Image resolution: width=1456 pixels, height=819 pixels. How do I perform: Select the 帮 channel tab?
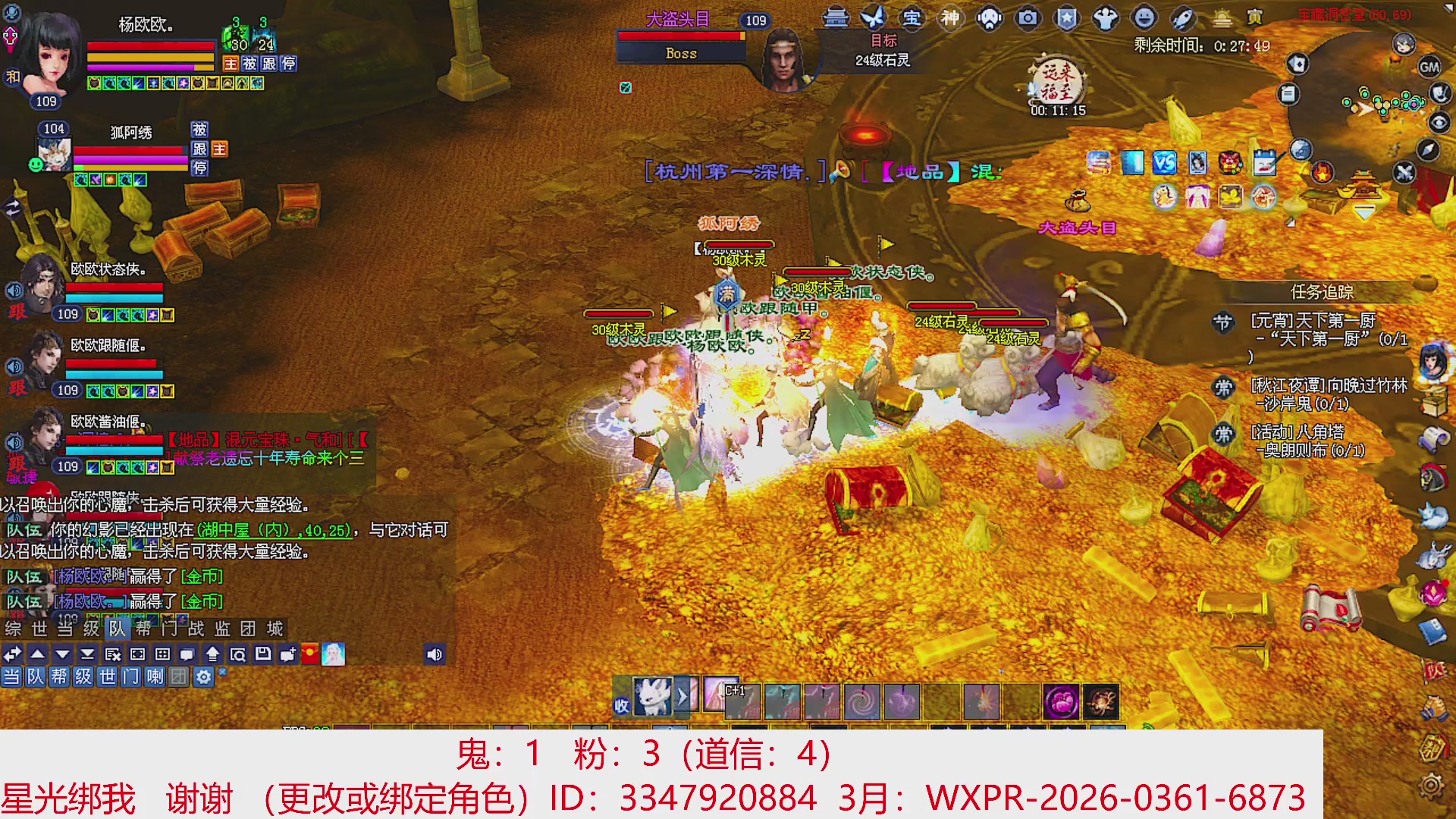61,677
